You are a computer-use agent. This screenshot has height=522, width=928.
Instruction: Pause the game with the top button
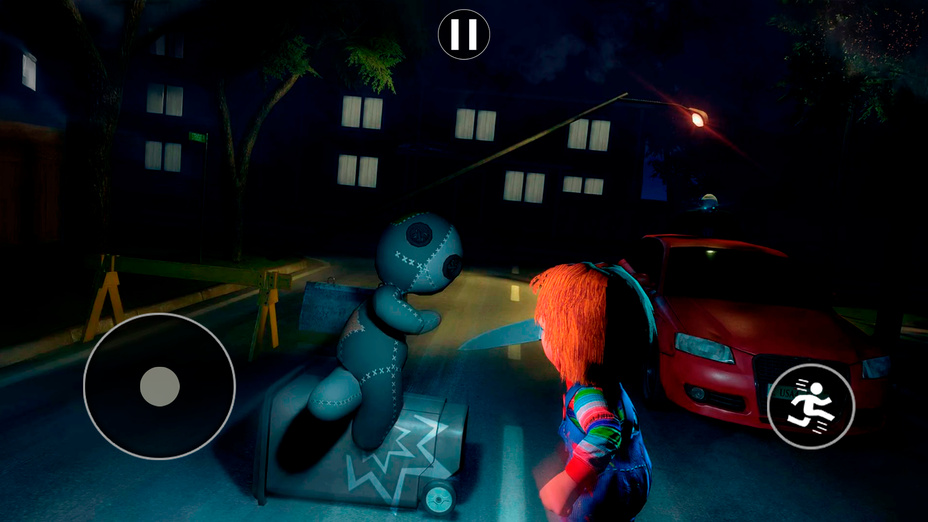tap(464, 35)
